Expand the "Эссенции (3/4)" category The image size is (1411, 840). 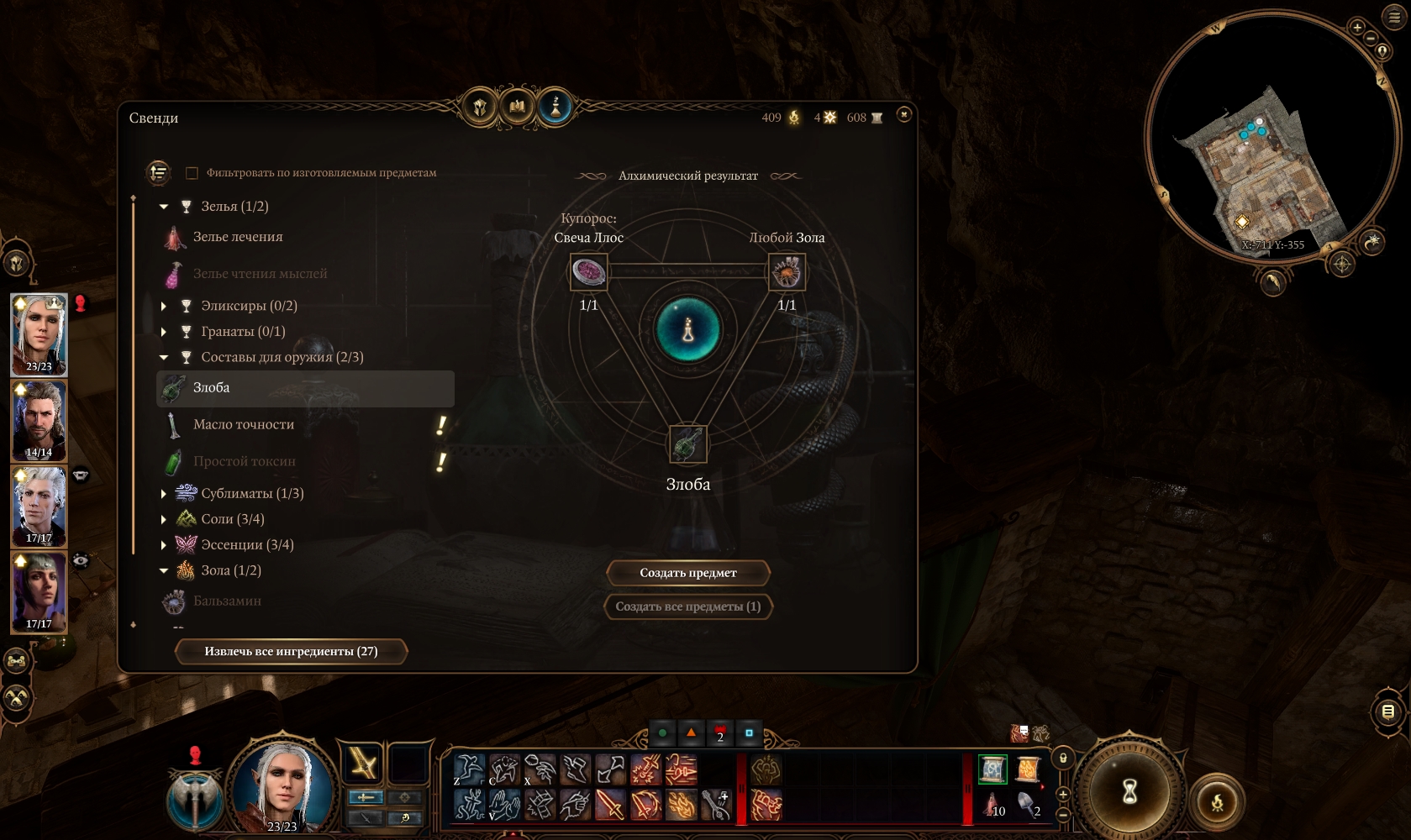coord(164,545)
